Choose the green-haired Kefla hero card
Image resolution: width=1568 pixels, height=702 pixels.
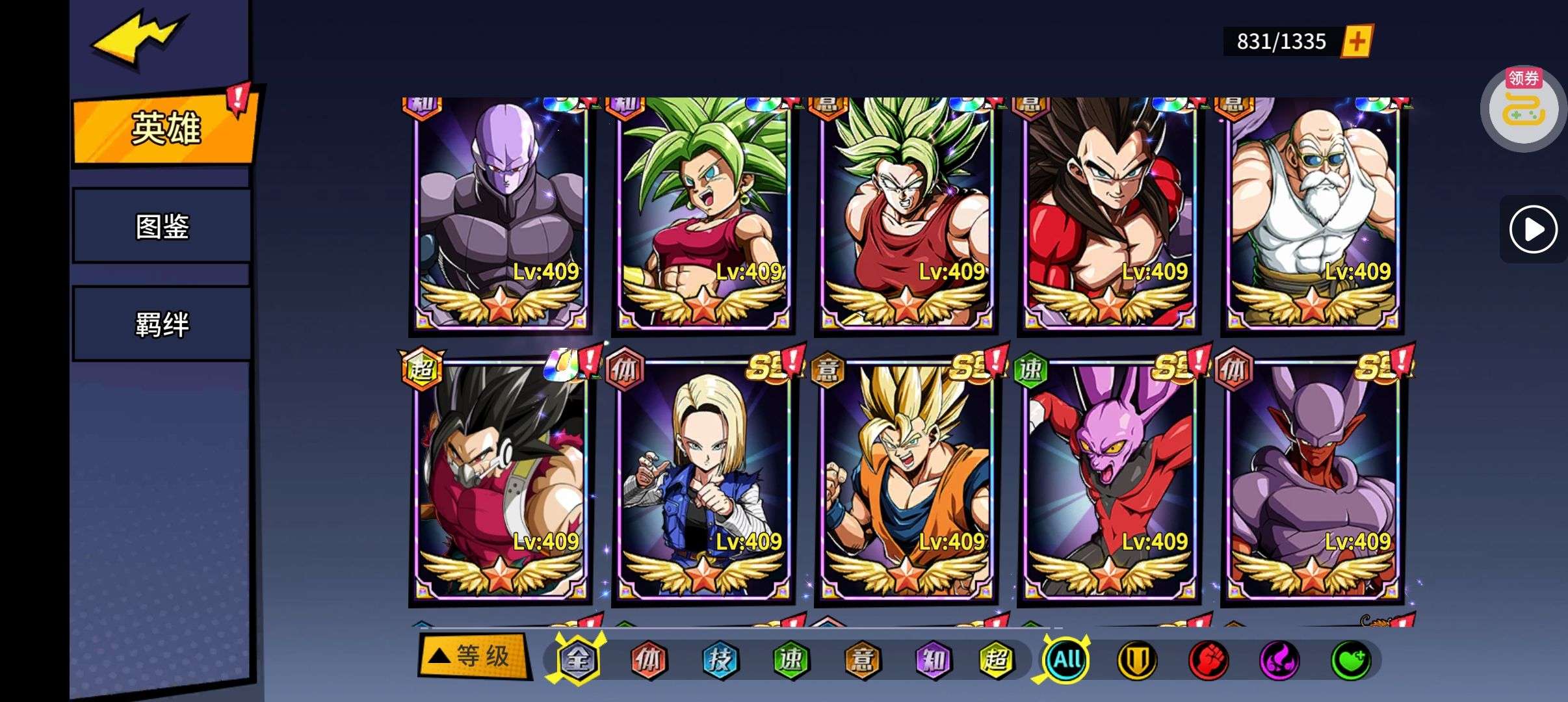click(703, 214)
